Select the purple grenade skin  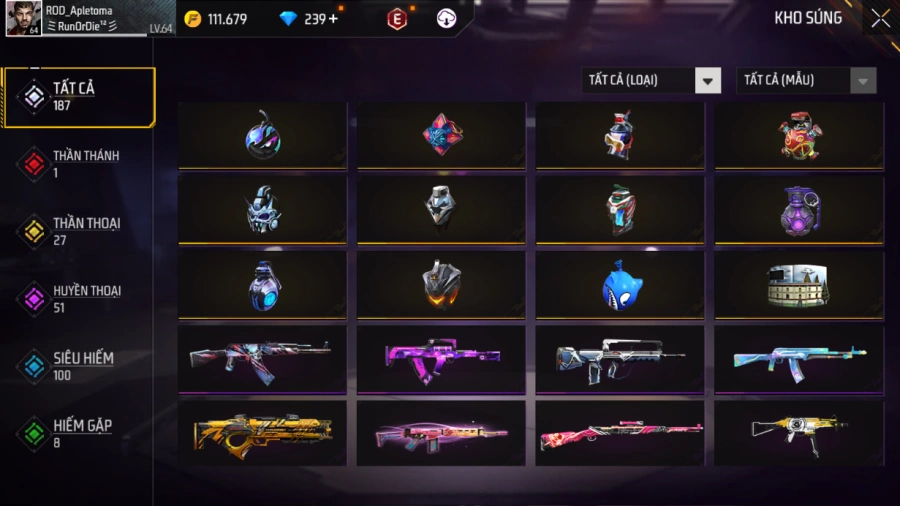799,210
